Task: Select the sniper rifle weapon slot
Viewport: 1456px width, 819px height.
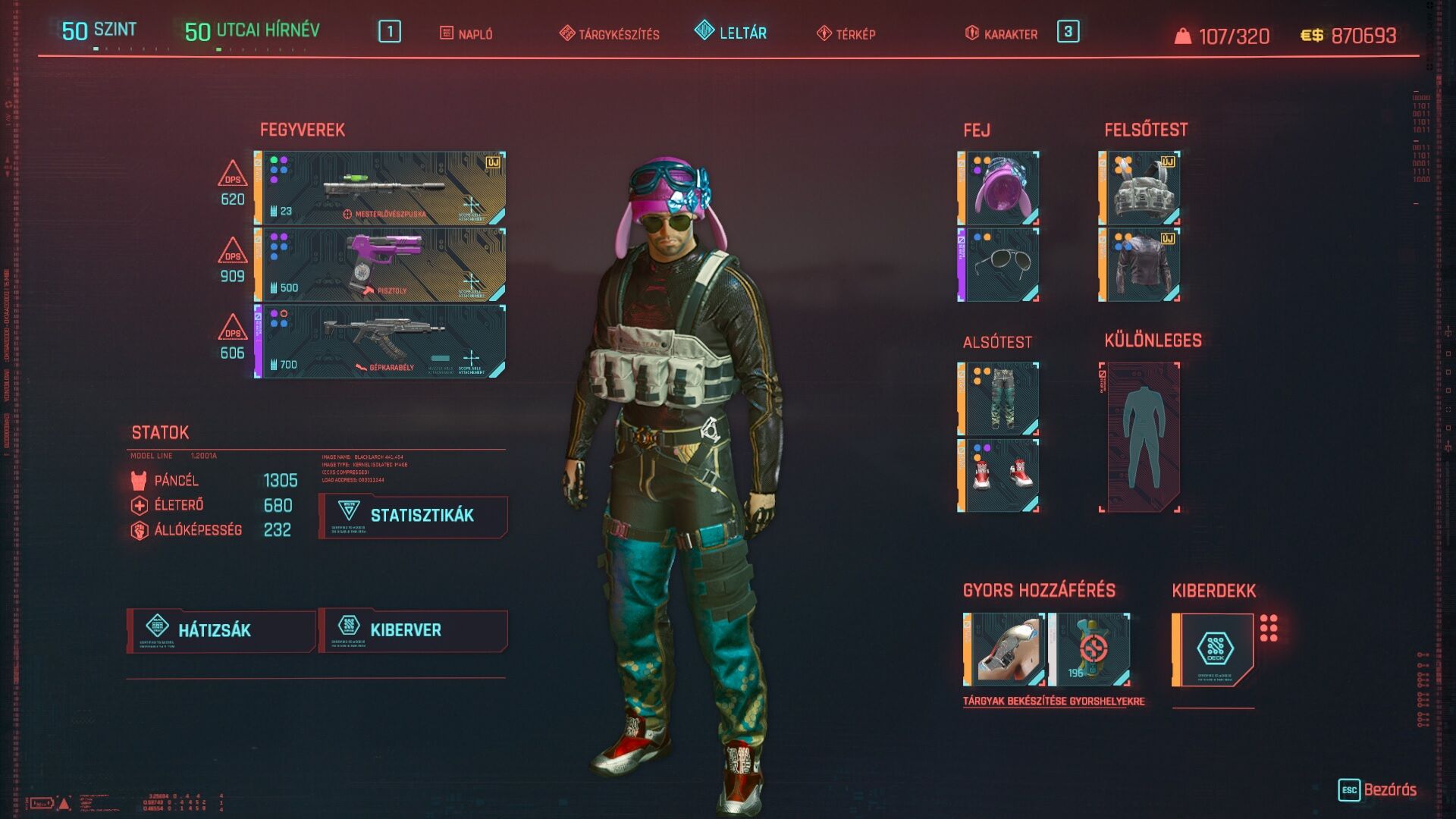Action: tap(381, 188)
